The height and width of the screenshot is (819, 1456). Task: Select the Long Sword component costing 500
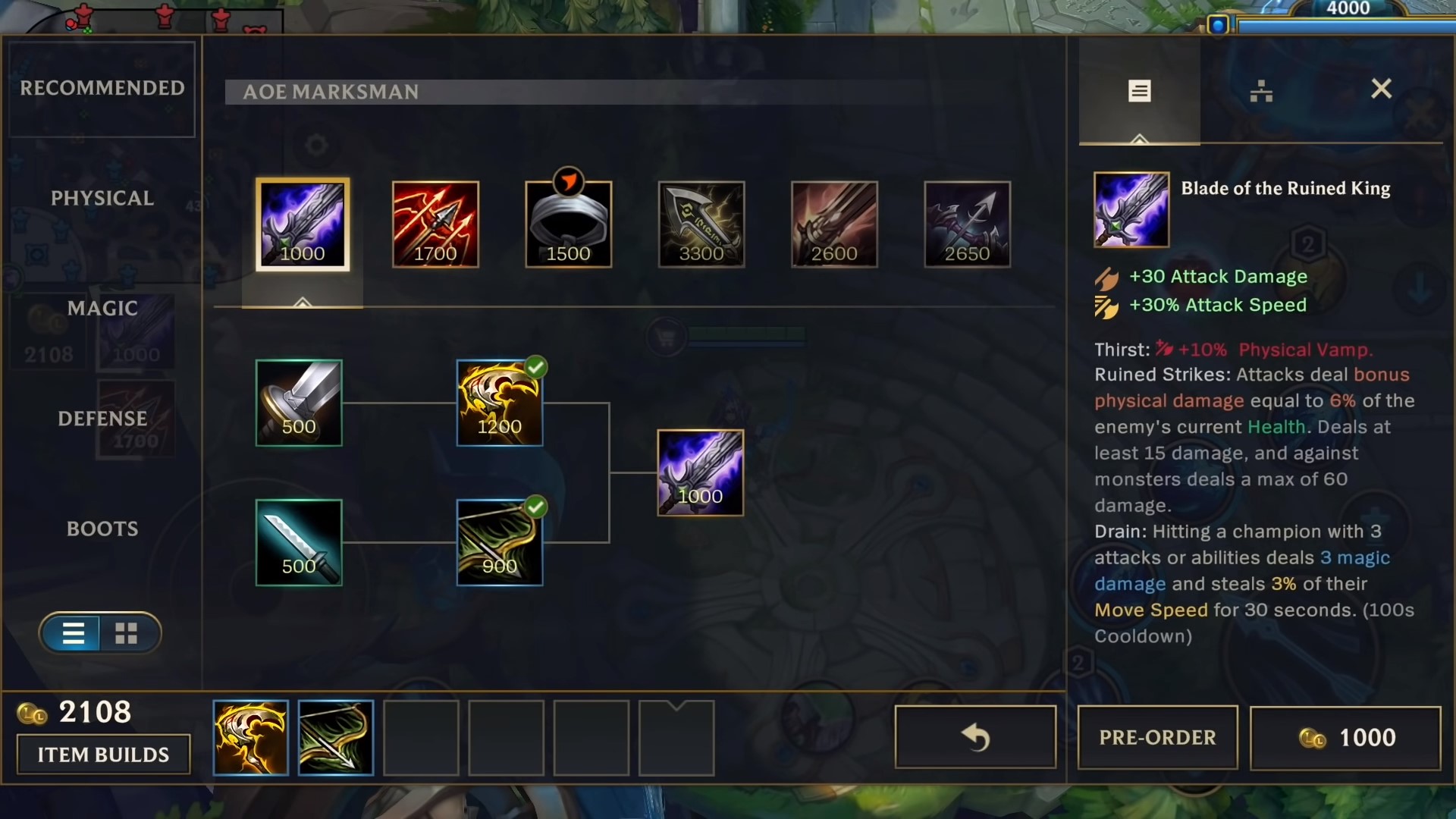click(x=299, y=403)
